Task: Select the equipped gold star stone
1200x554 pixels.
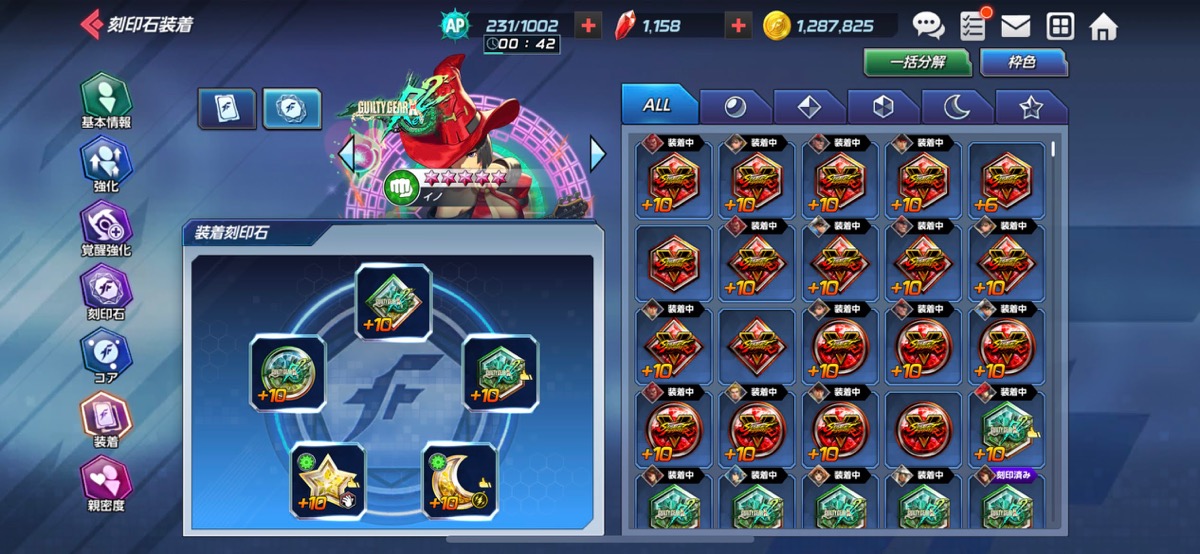Action: click(x=328, y=481)
